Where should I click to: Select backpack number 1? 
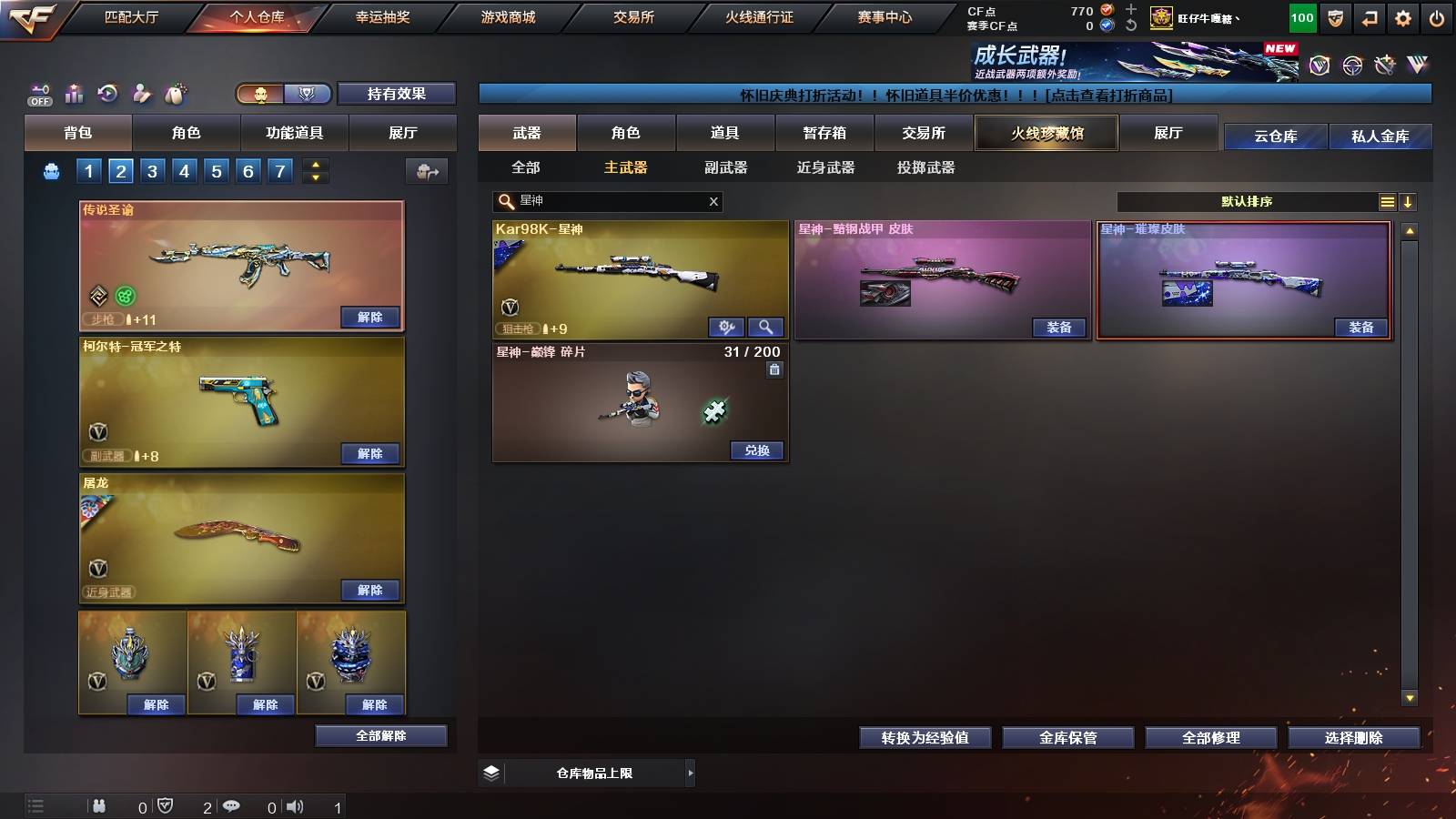click(87, 169)
